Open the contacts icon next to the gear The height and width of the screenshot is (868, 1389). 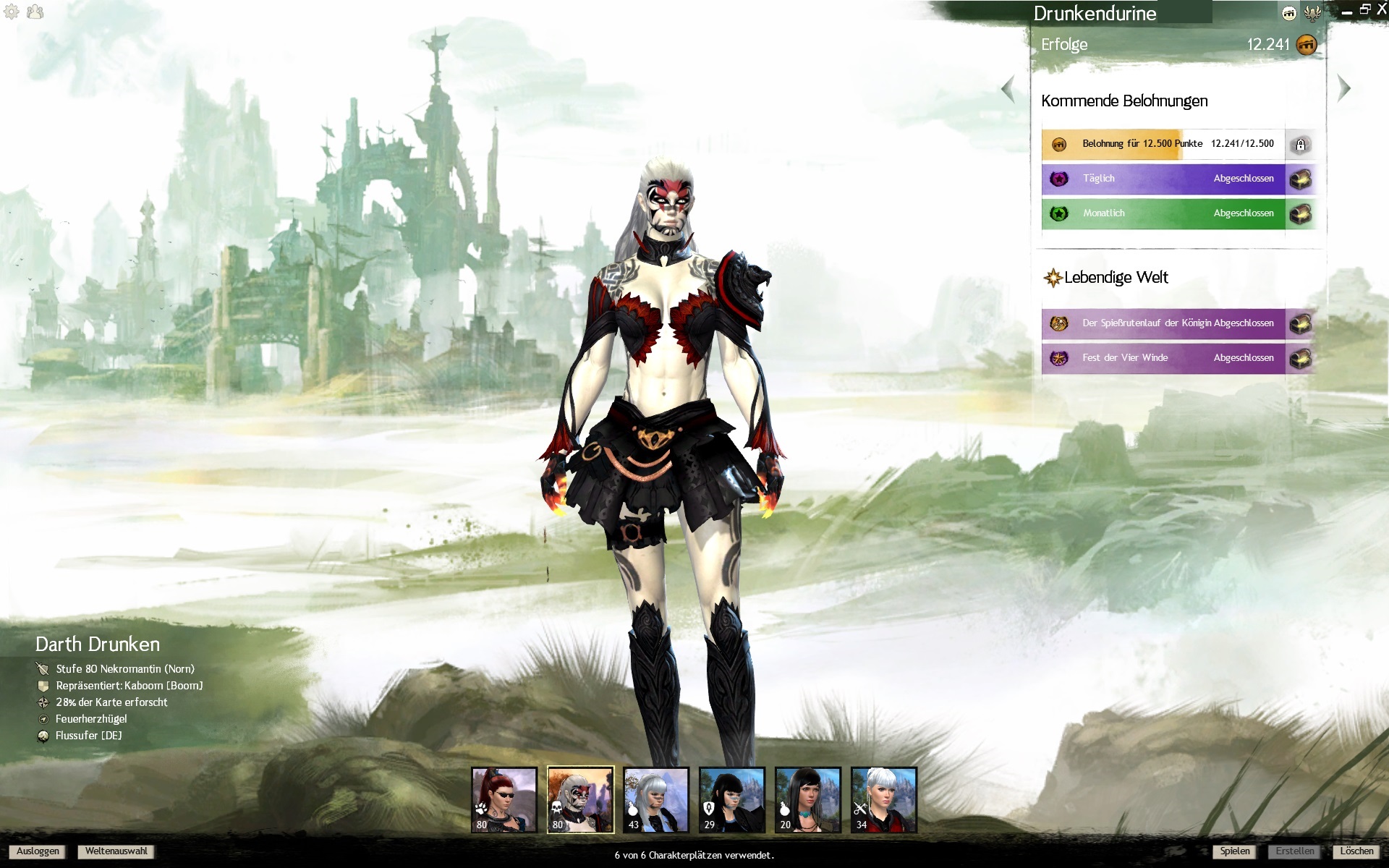pos(35,12)
